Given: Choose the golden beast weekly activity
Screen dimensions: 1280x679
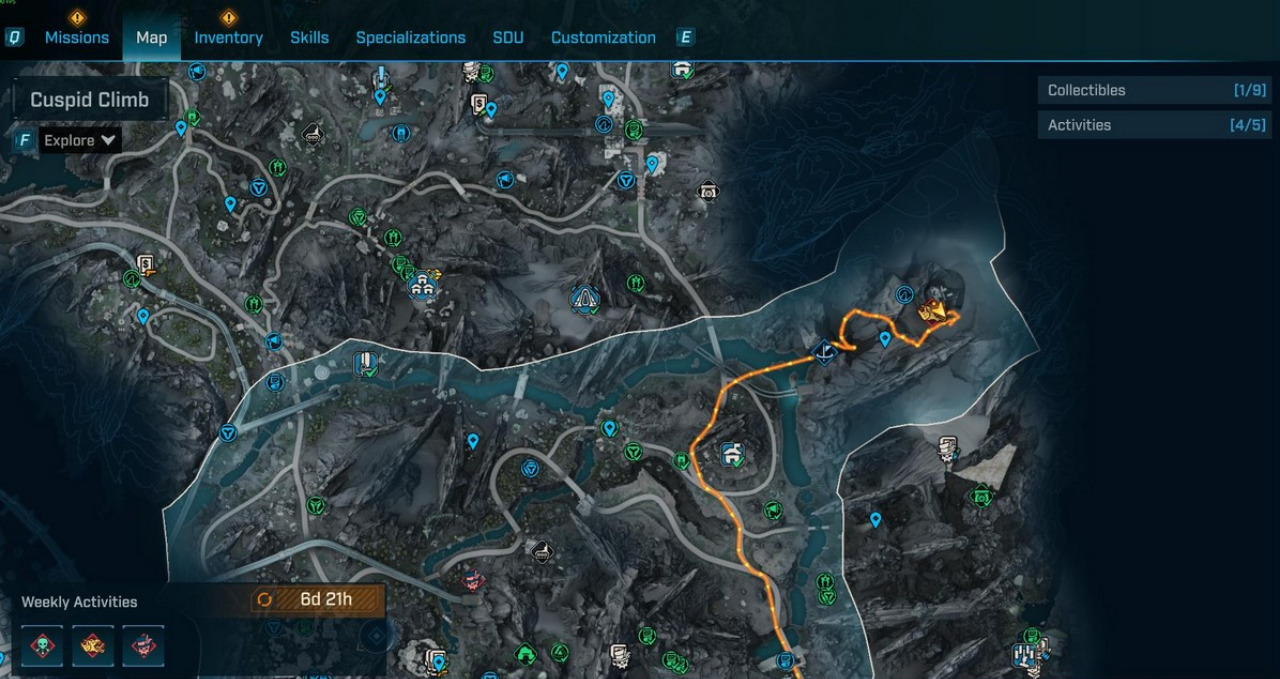Looking at the screenshot, I should pyautogui.click(x=93, y=646).
